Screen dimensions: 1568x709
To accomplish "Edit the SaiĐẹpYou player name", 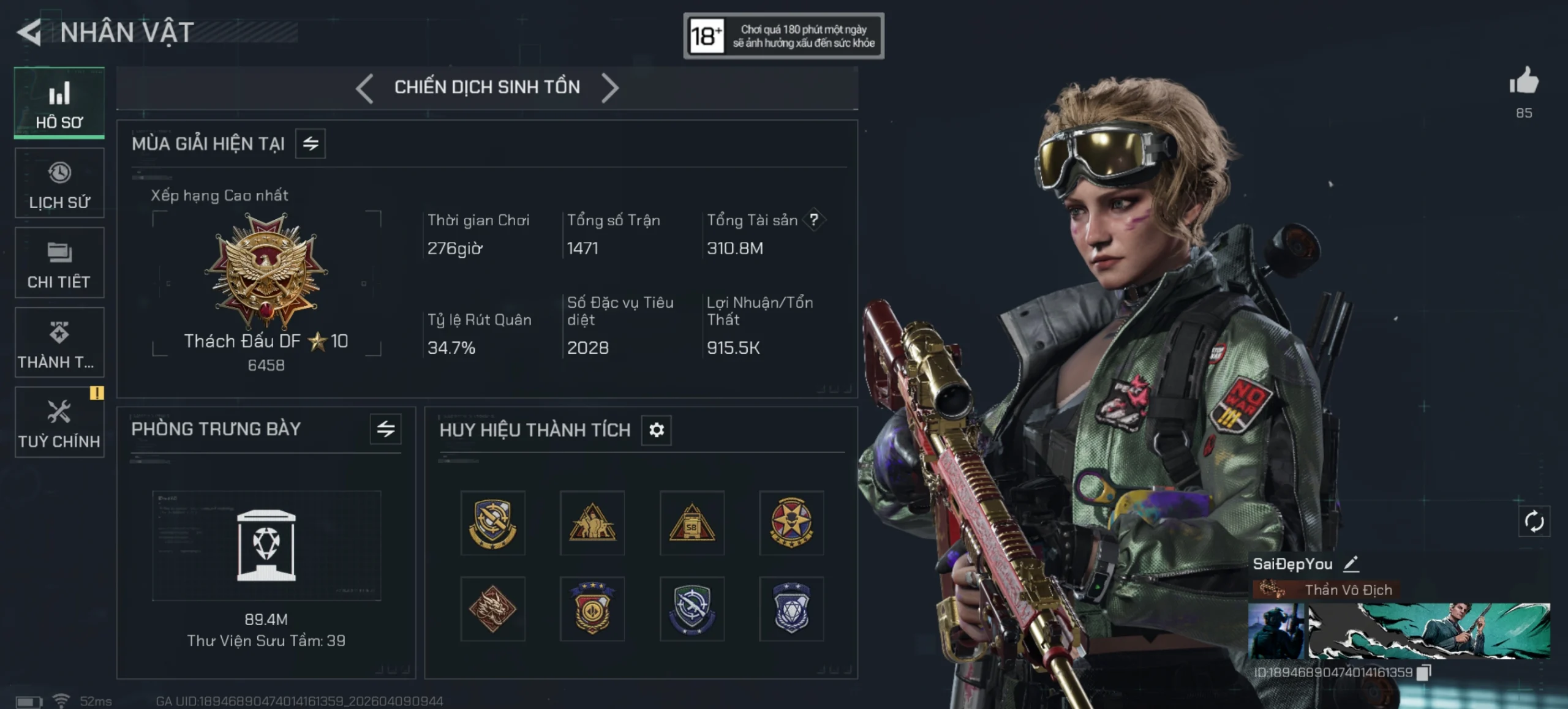I will 1351,563.
